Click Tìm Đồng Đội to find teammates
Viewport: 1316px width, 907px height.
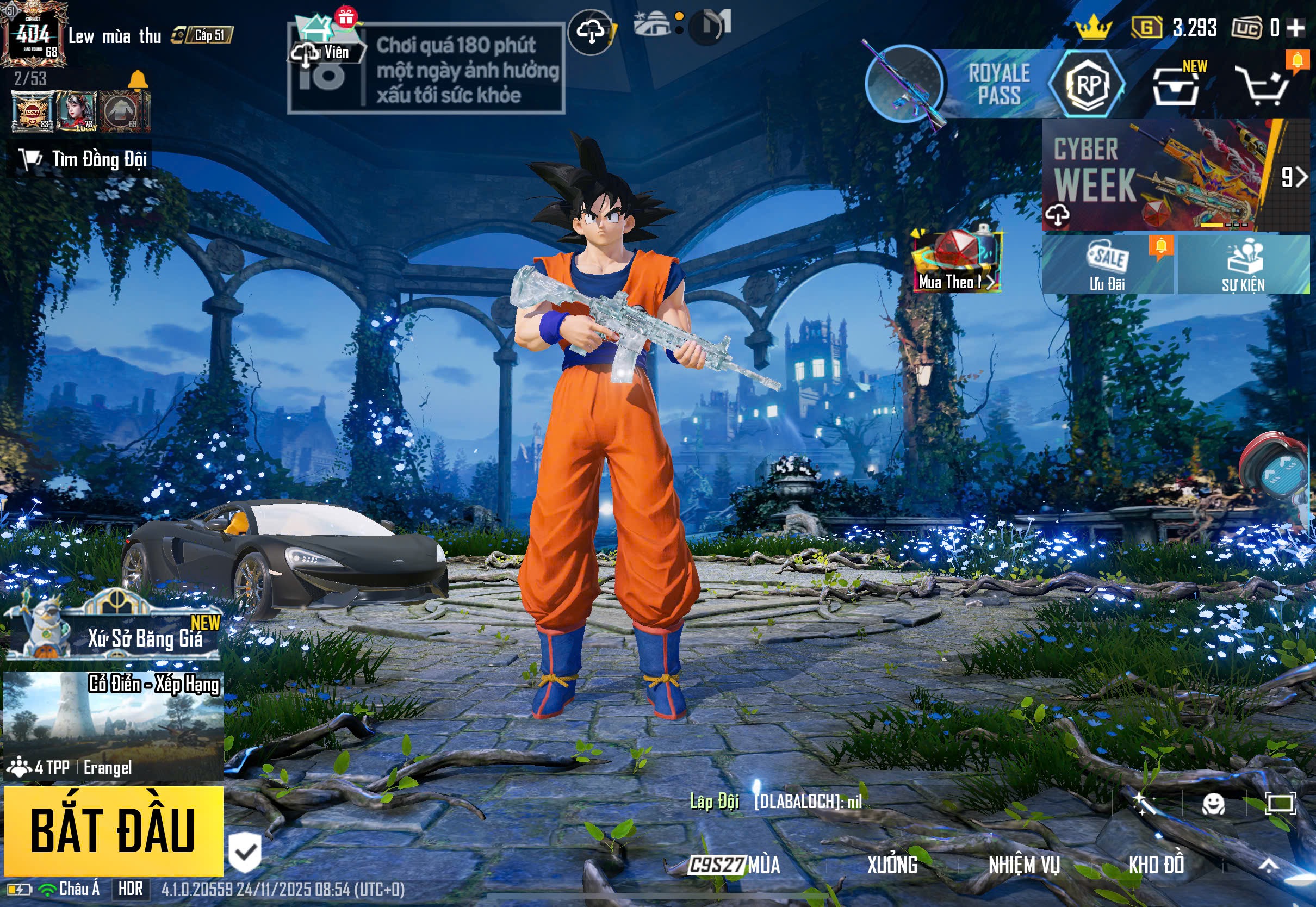(79, 159)
